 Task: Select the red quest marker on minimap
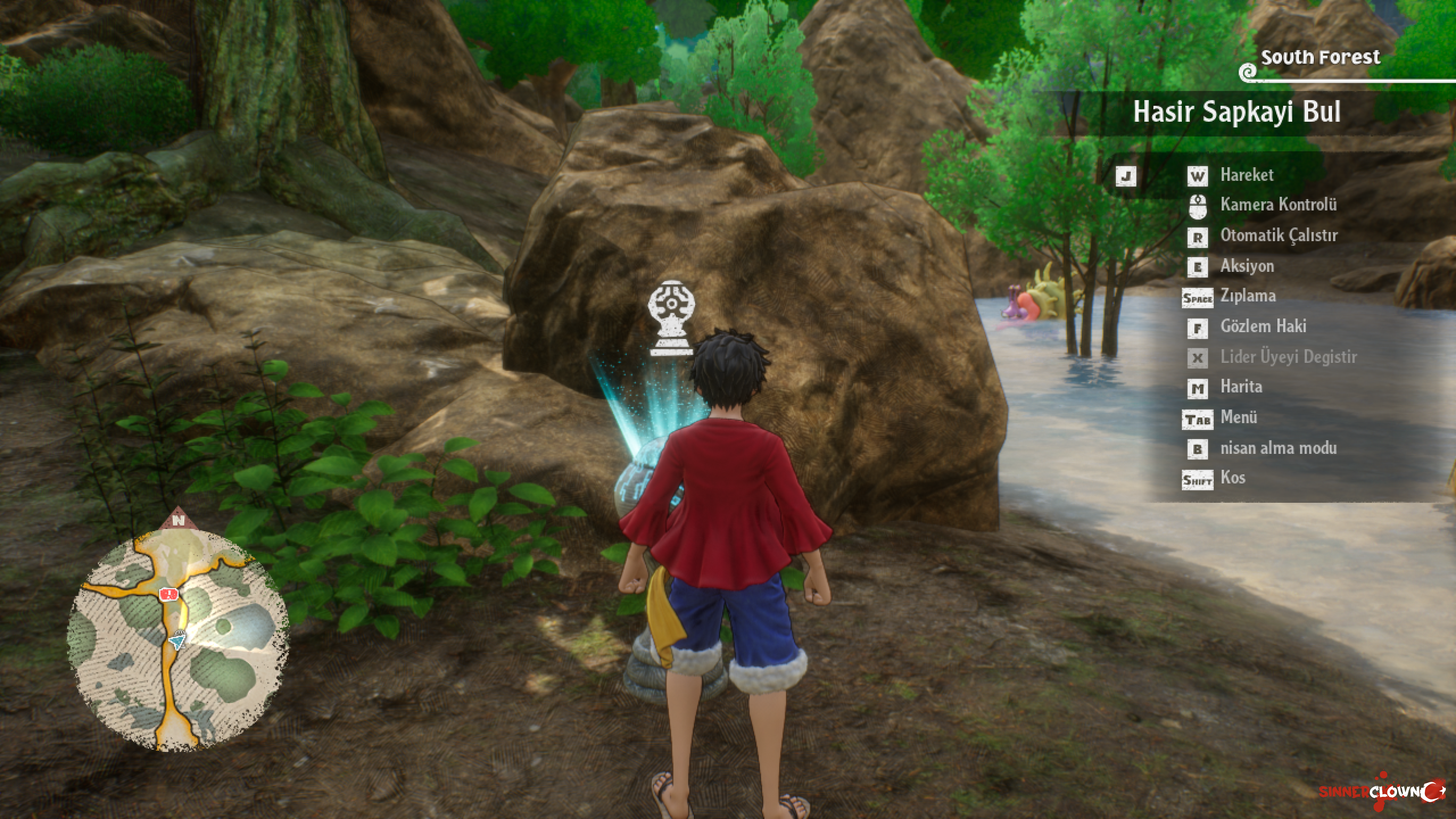pos(168,594)
